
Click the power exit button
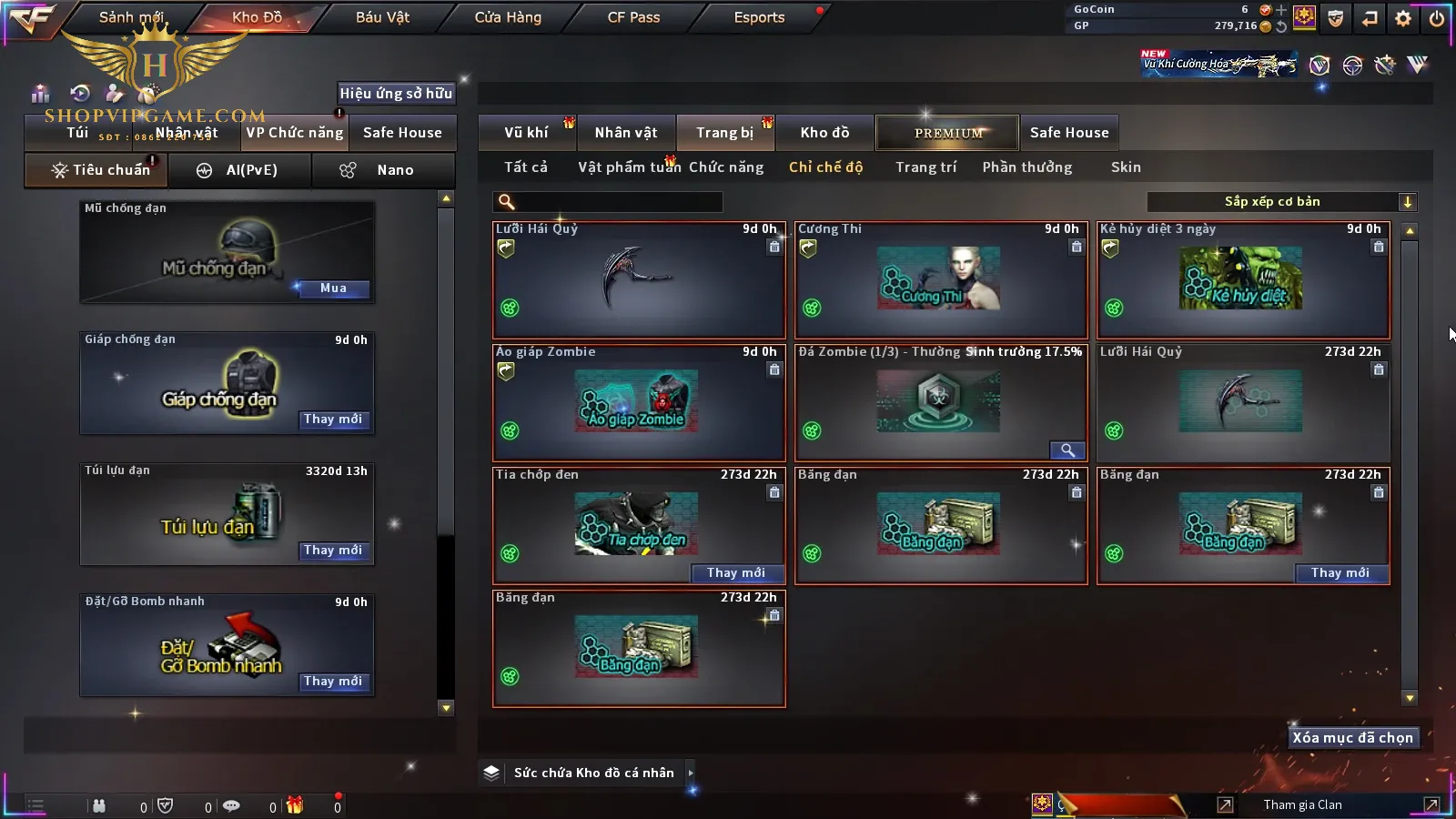coord(1437,18)
